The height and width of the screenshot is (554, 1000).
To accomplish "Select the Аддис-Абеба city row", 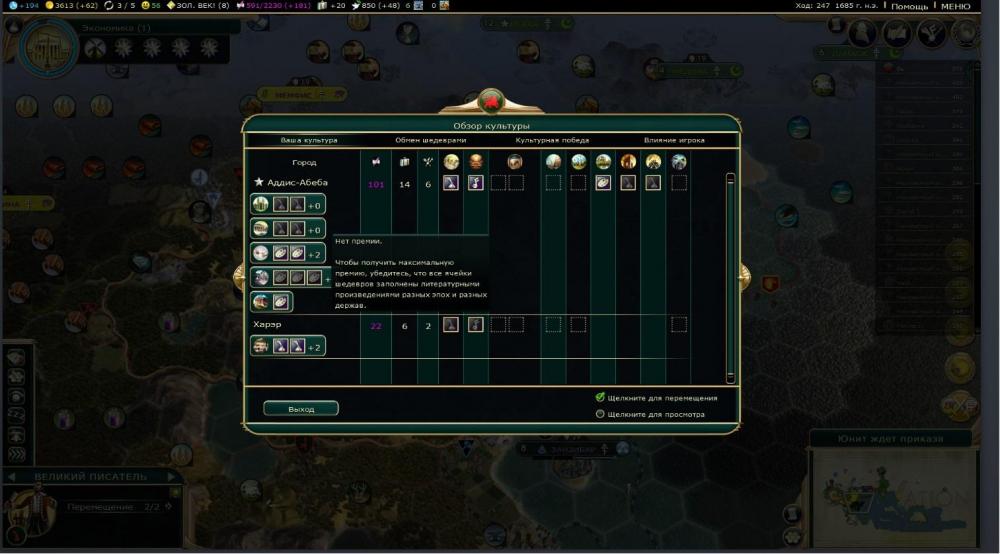I will [x=298, y=183].
